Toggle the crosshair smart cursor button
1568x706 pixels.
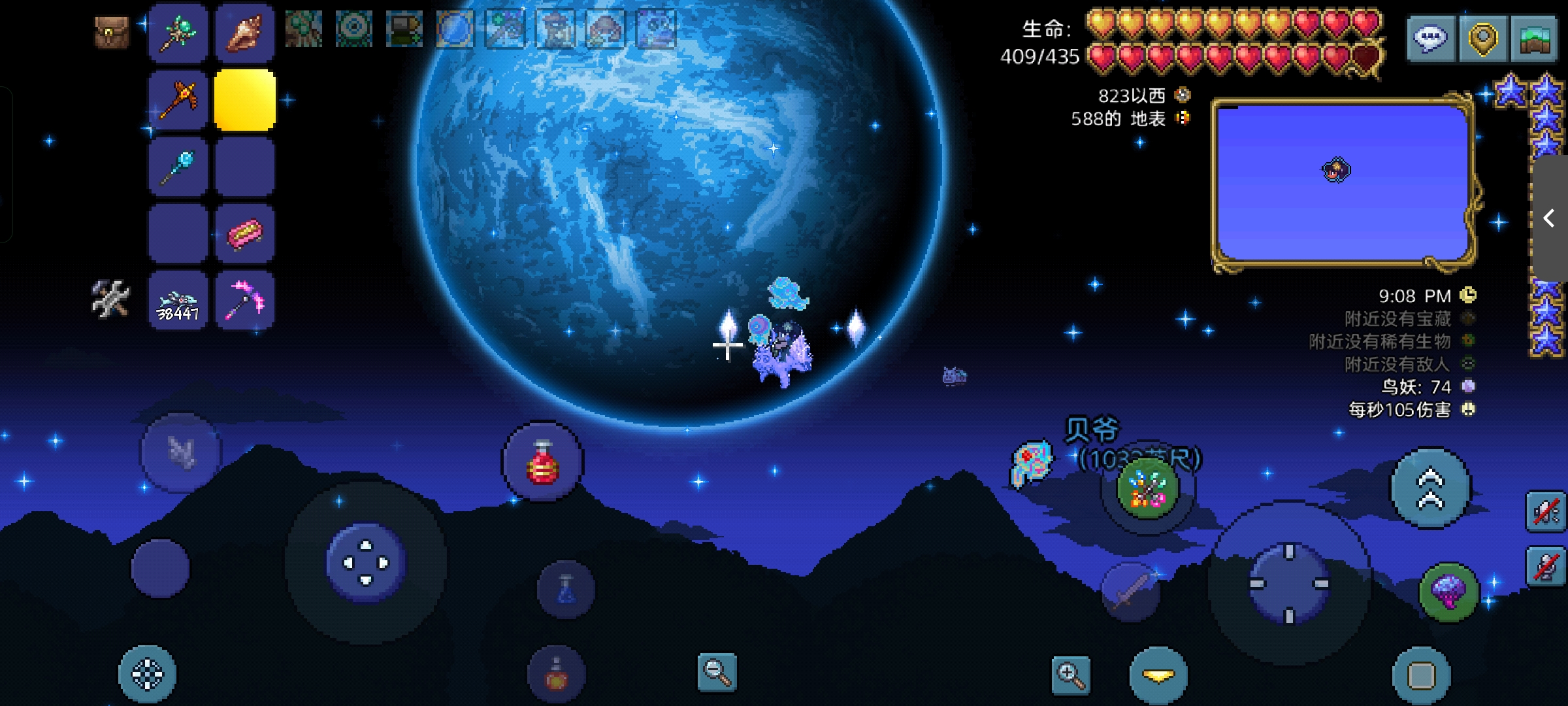click(147, 675)
